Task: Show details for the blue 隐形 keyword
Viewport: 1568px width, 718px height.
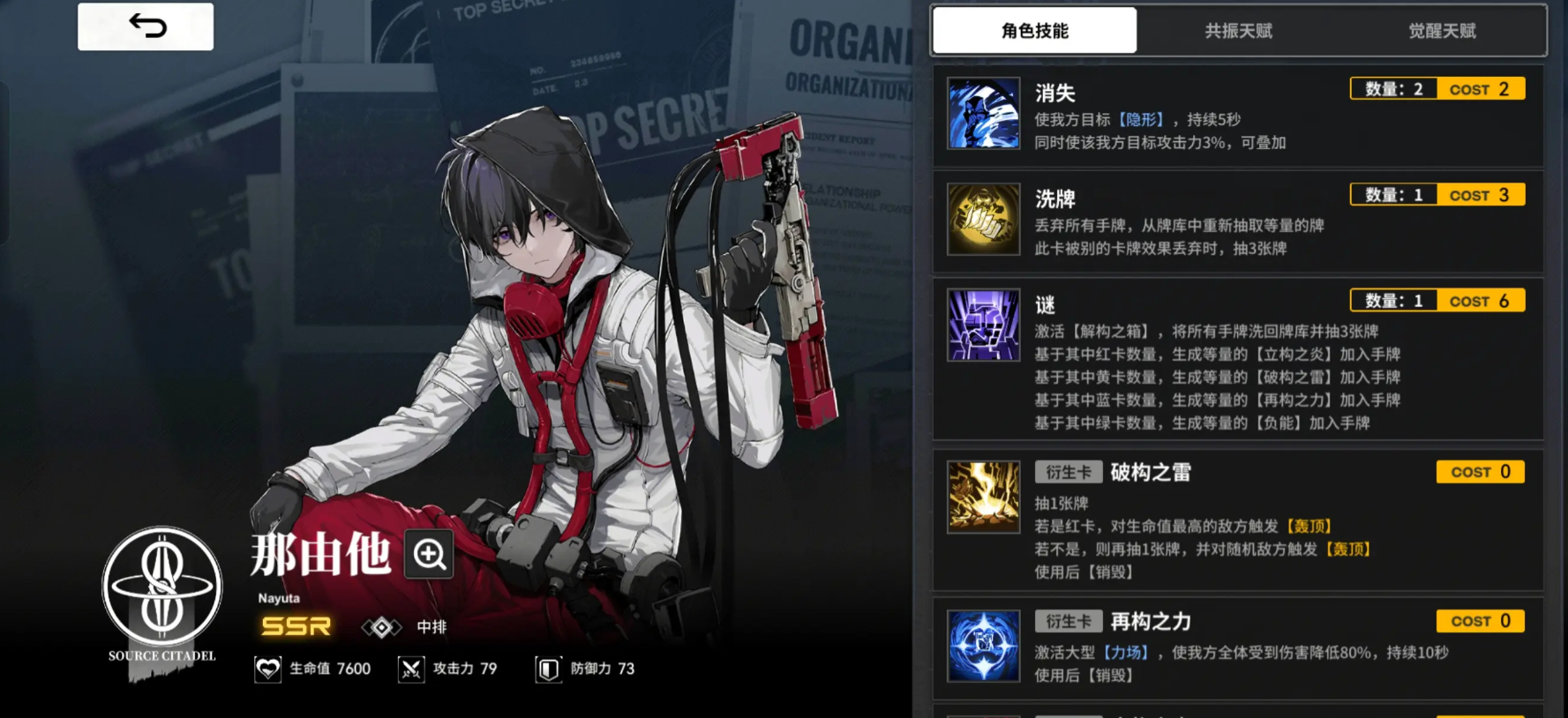Action: pyautogui.click(x=1141, y=120)
